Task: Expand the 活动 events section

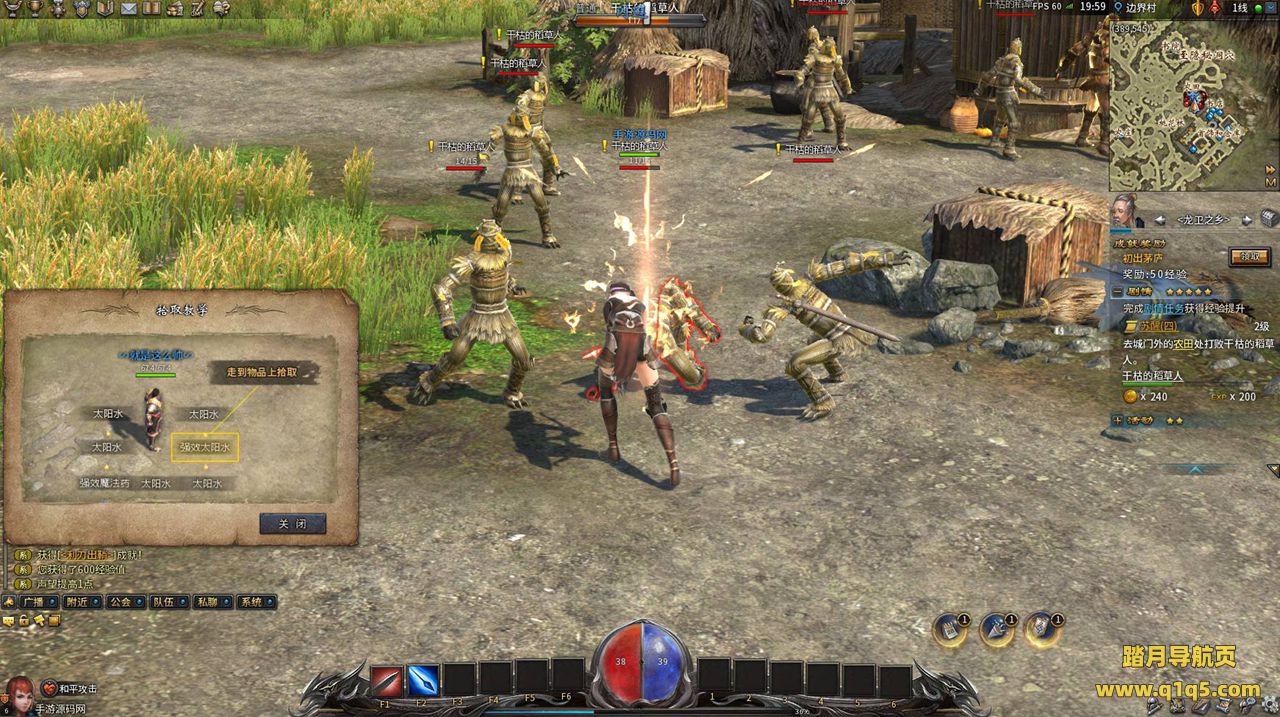Action: (1116, 420)
